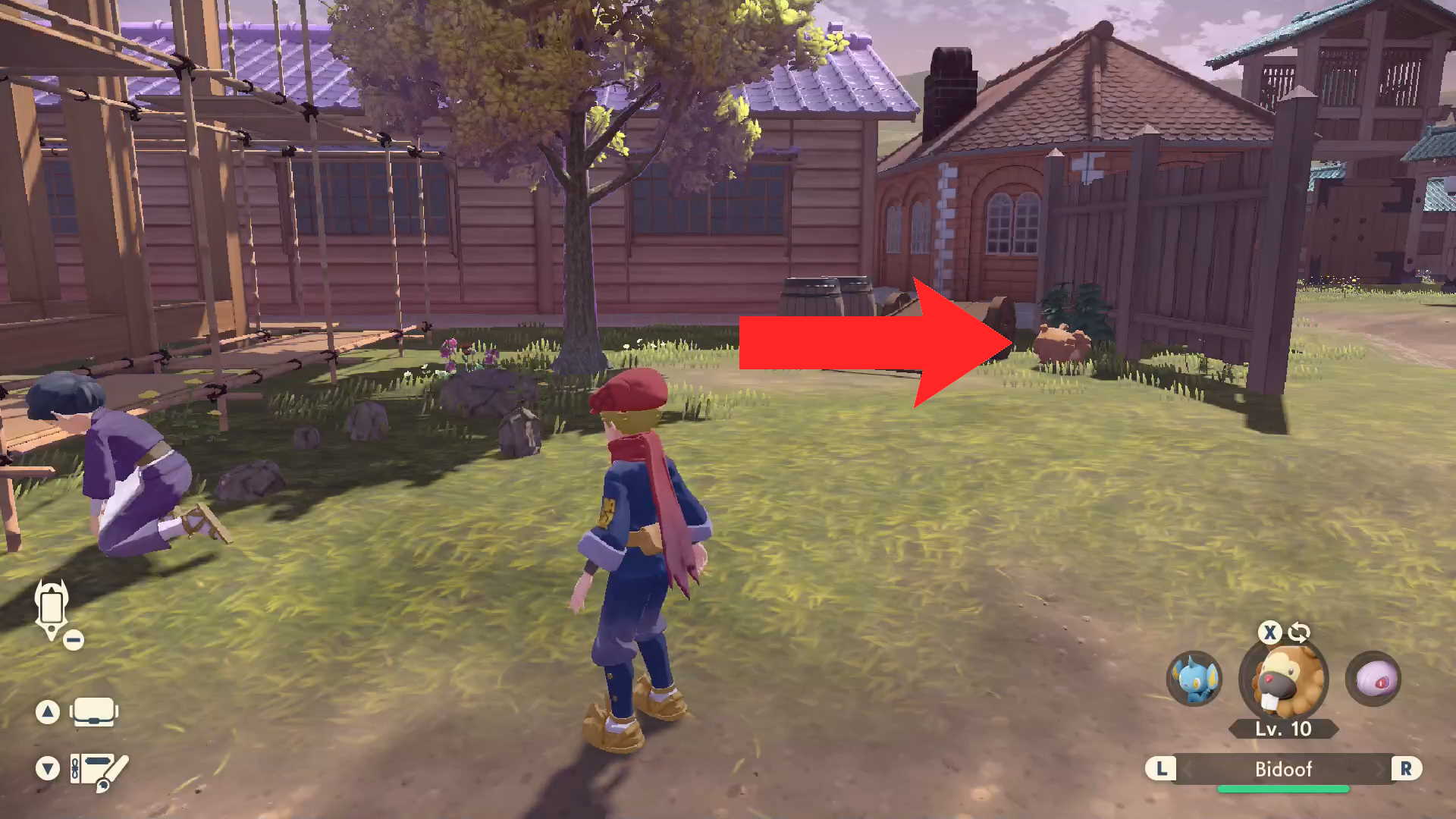Select the item ball next to Bidoof
The image size is (1456, 819).
(x=1373, y=680)
